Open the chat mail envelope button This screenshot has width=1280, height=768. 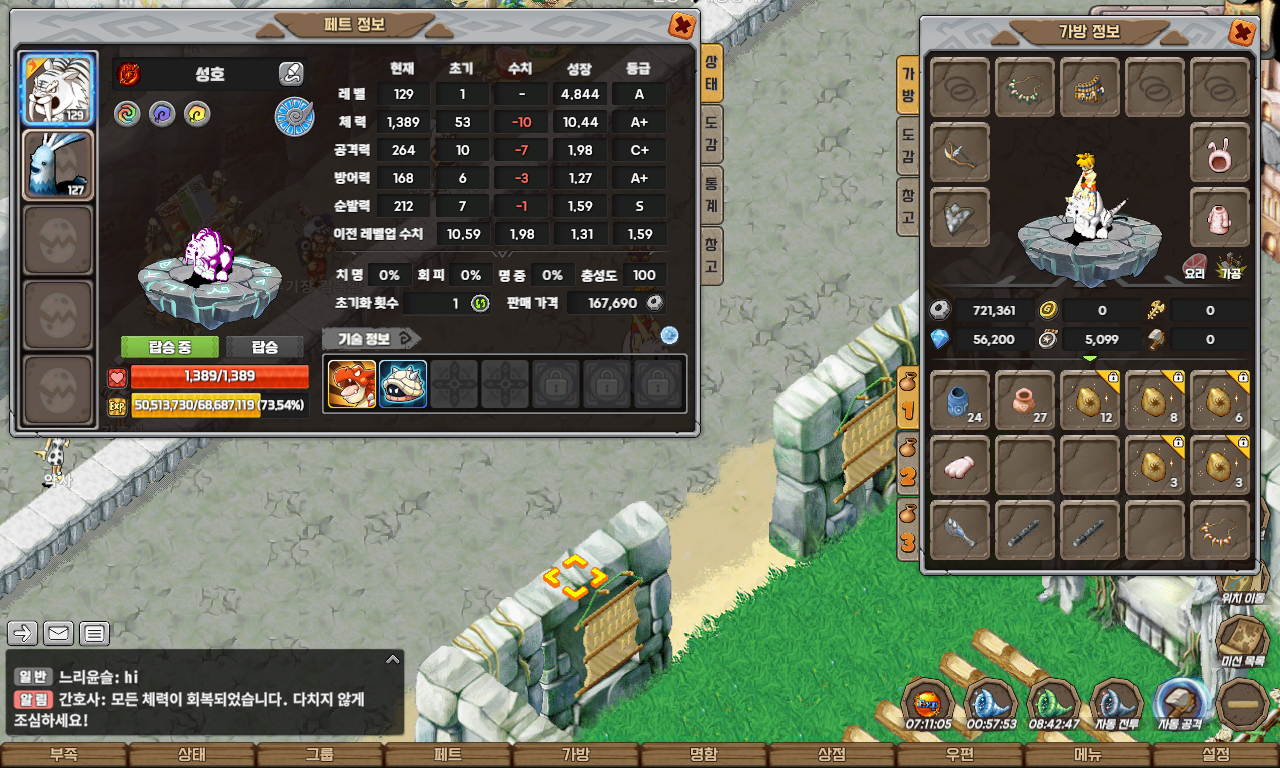[x=59, y=633]
